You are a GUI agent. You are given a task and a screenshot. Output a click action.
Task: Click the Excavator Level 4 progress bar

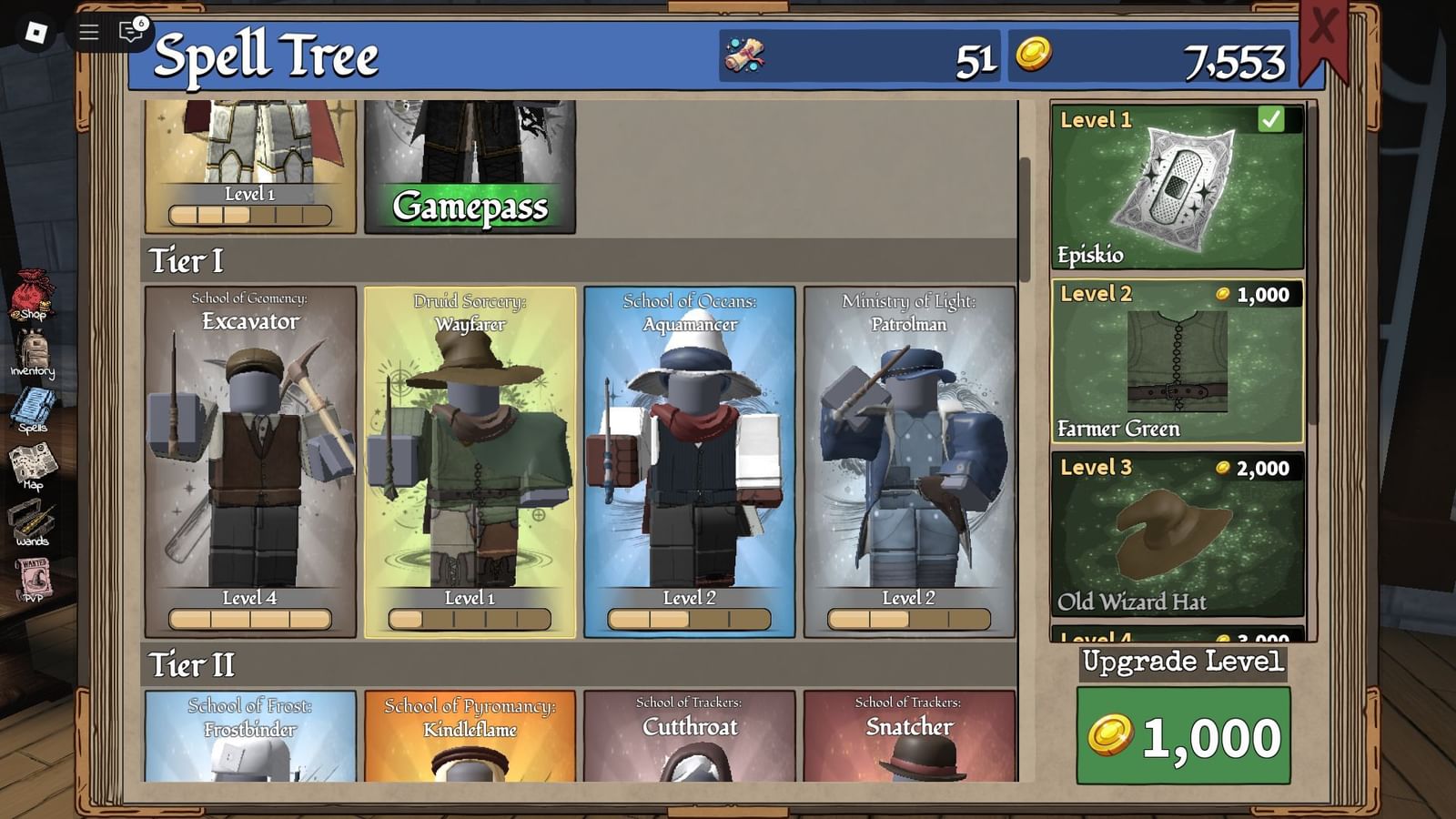click(x=250, y=620)
